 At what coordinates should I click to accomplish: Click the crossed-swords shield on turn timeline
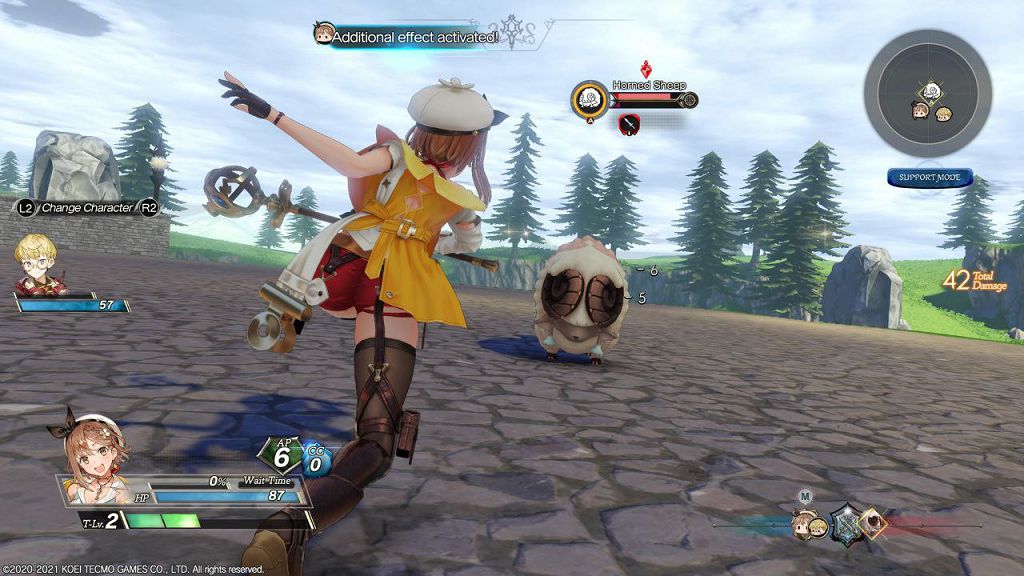click(x=846, y=523)
